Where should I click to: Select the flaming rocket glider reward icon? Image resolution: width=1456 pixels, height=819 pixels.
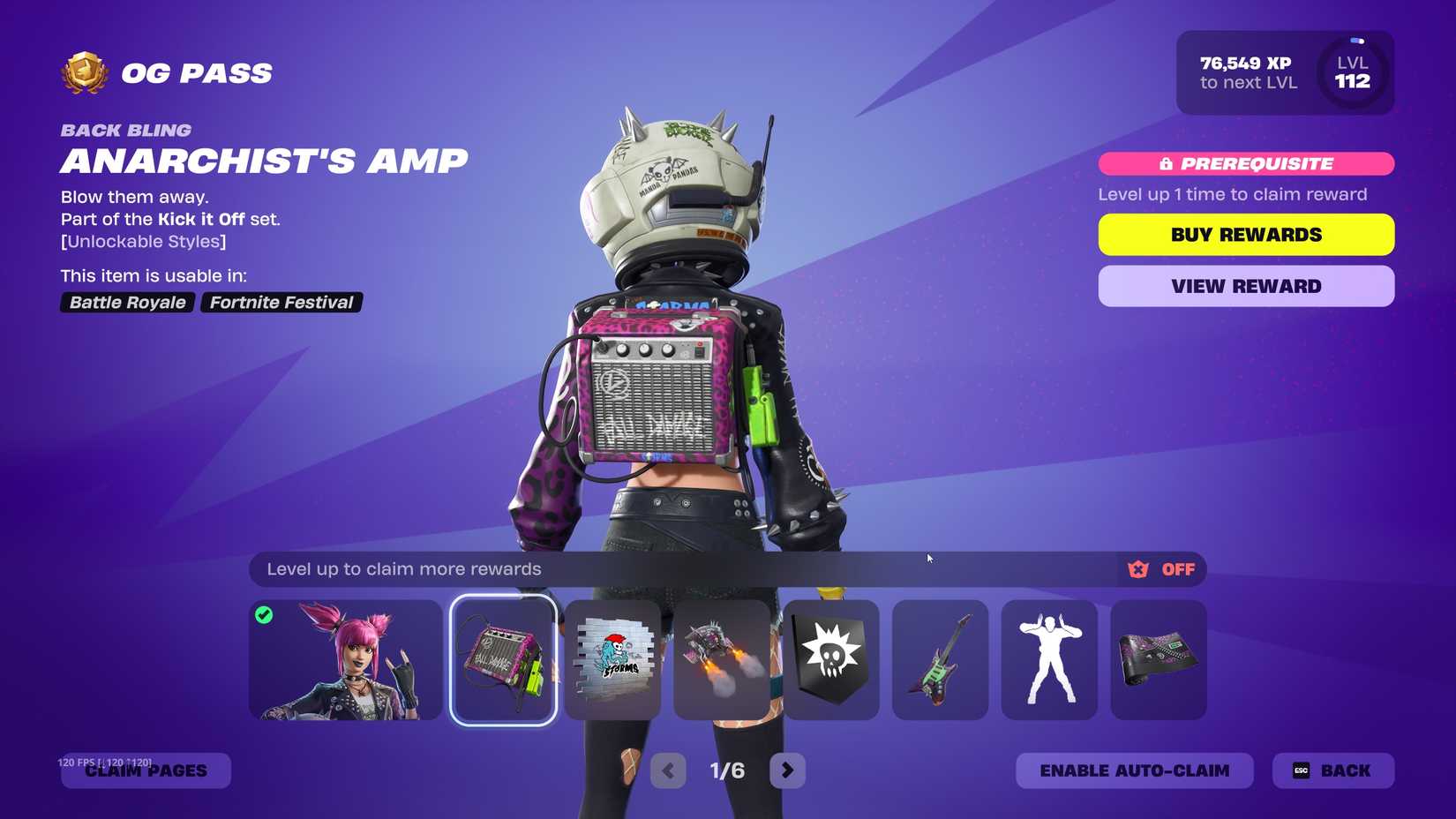click(x=722, y=659)
